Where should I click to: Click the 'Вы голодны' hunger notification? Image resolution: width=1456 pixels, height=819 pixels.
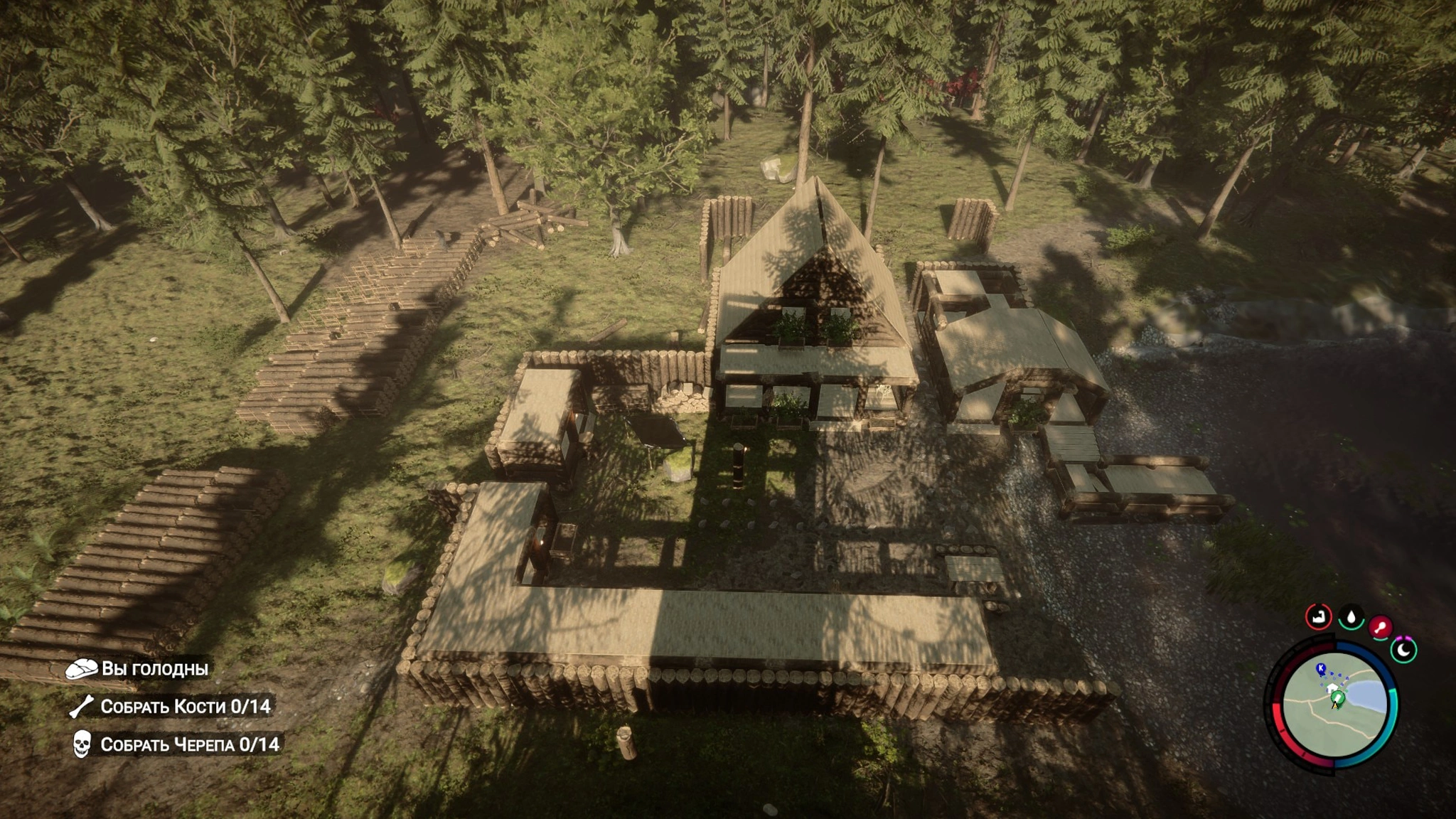point(154,668)
